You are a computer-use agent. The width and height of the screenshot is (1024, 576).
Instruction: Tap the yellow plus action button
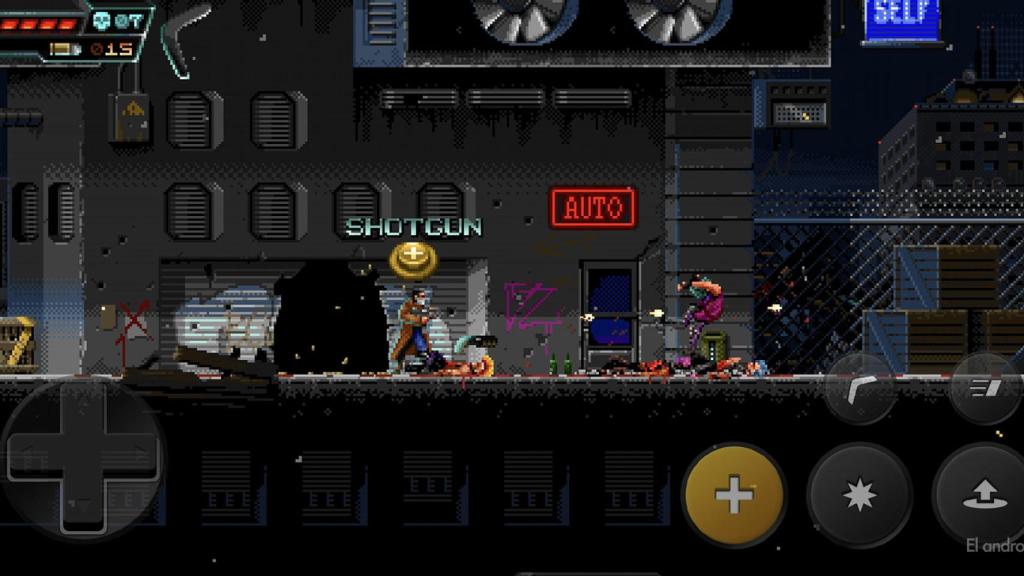[734, 496]
